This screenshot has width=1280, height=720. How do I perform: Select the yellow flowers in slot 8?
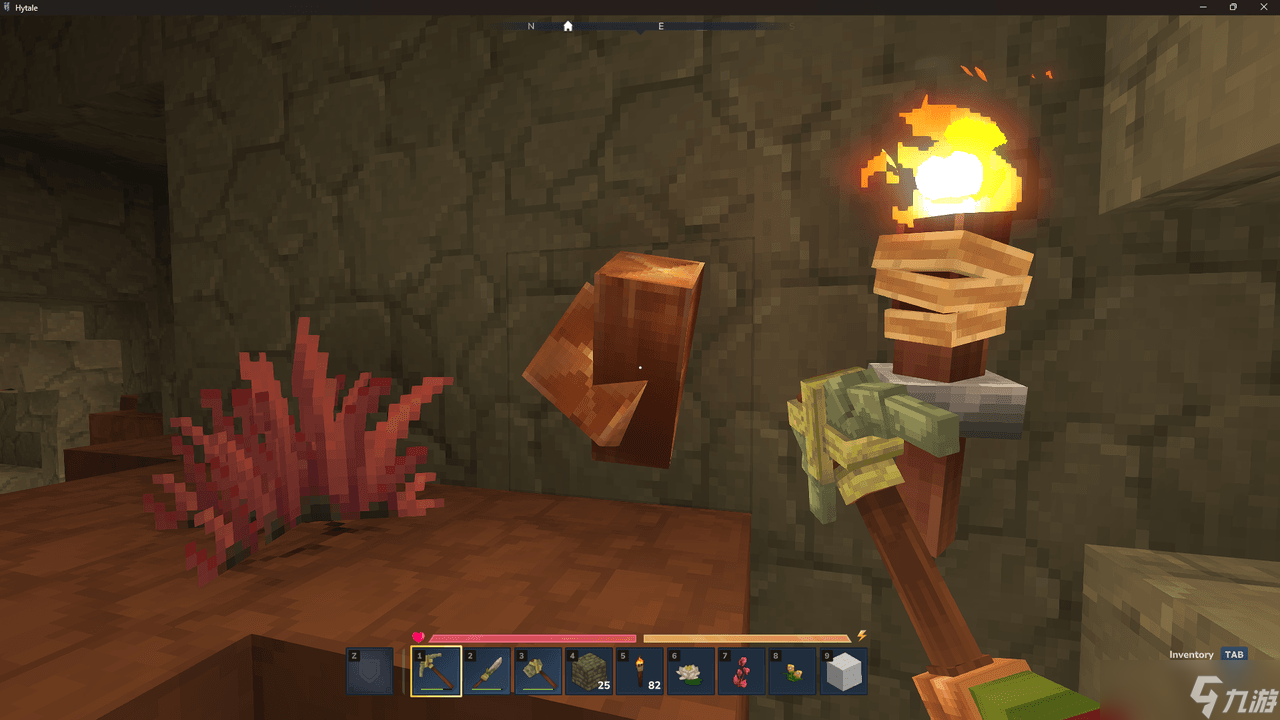click(x=793, y=670)
